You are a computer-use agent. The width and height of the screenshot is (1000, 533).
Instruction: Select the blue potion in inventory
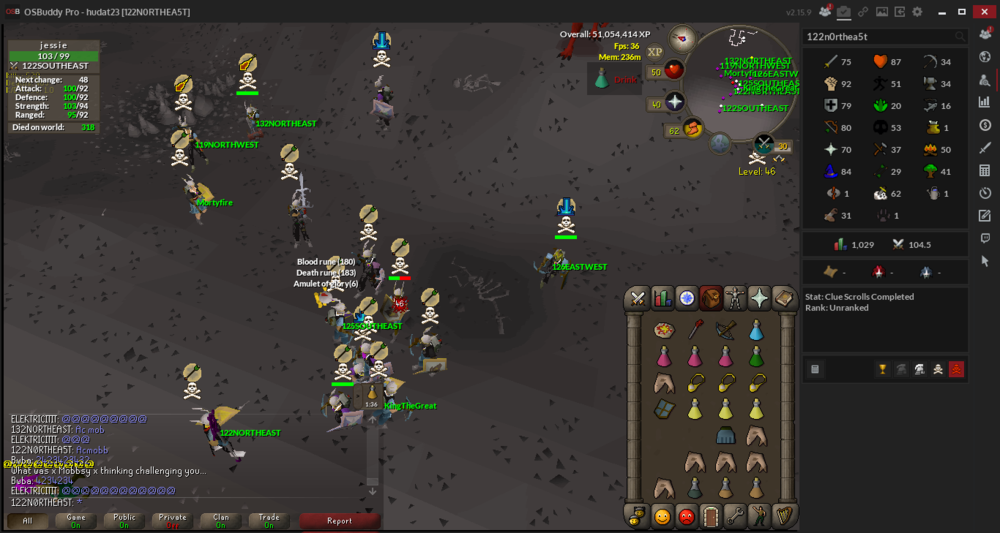point(756,330)
